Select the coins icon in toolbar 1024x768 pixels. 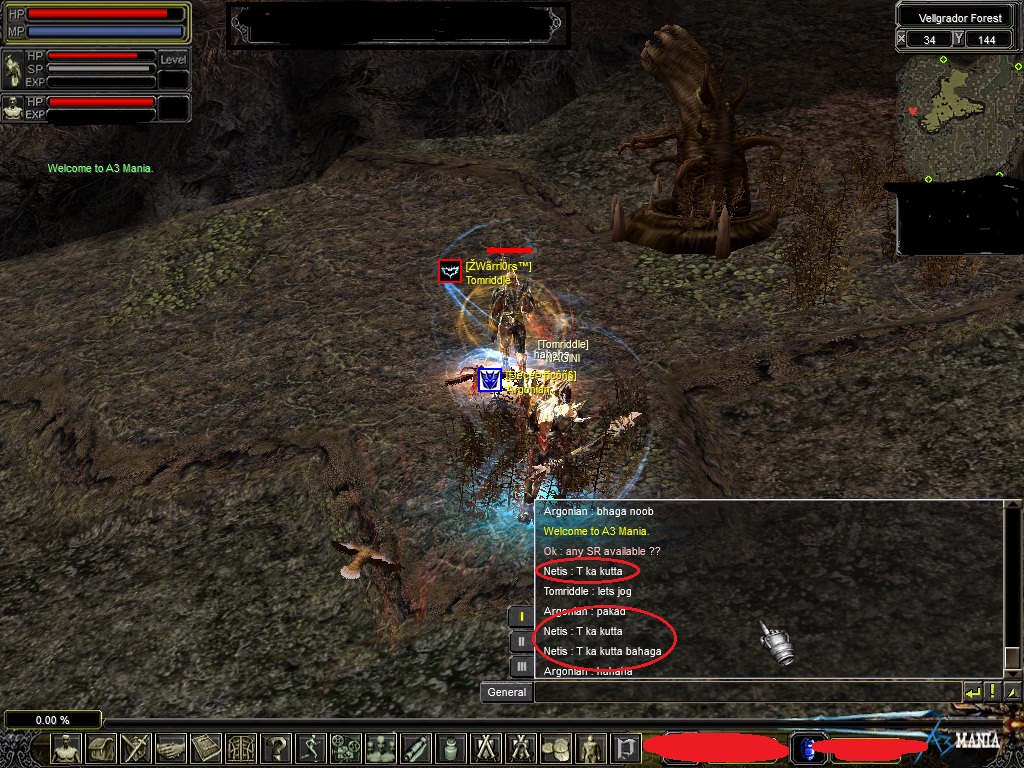coord(555,747)
